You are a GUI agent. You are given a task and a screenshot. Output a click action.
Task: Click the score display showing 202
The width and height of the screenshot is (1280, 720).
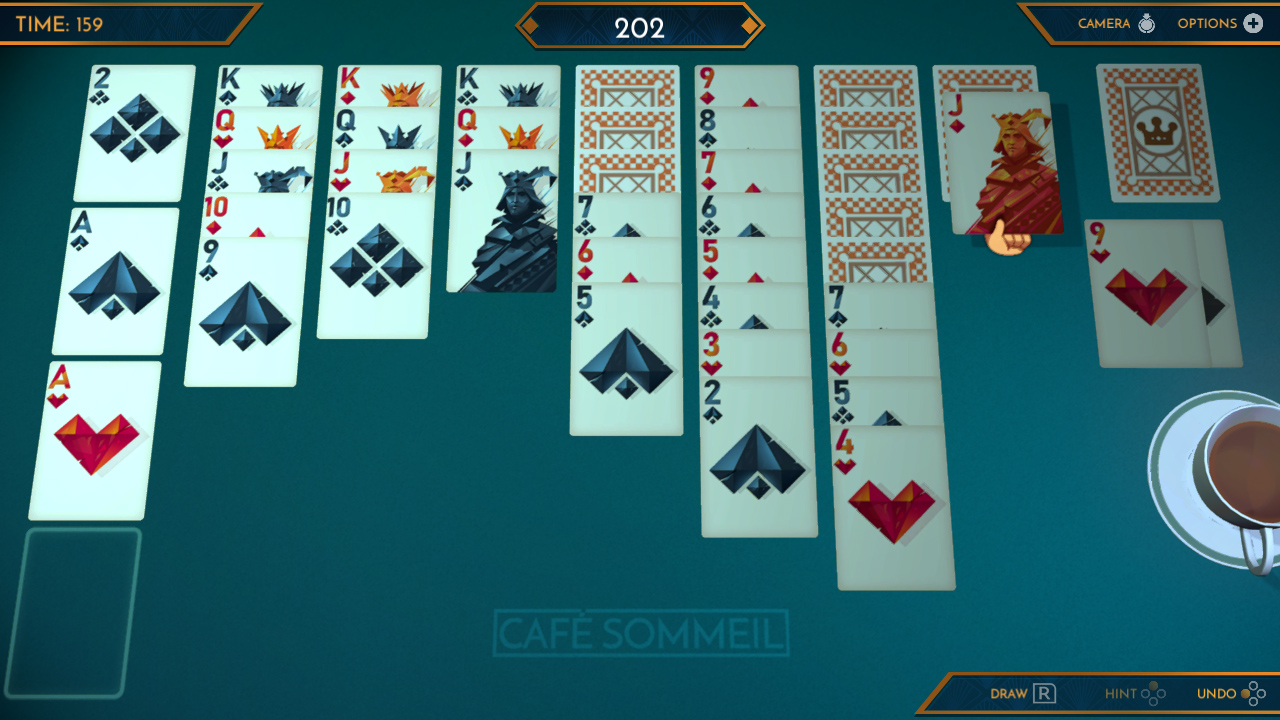(x=641, y=29)
